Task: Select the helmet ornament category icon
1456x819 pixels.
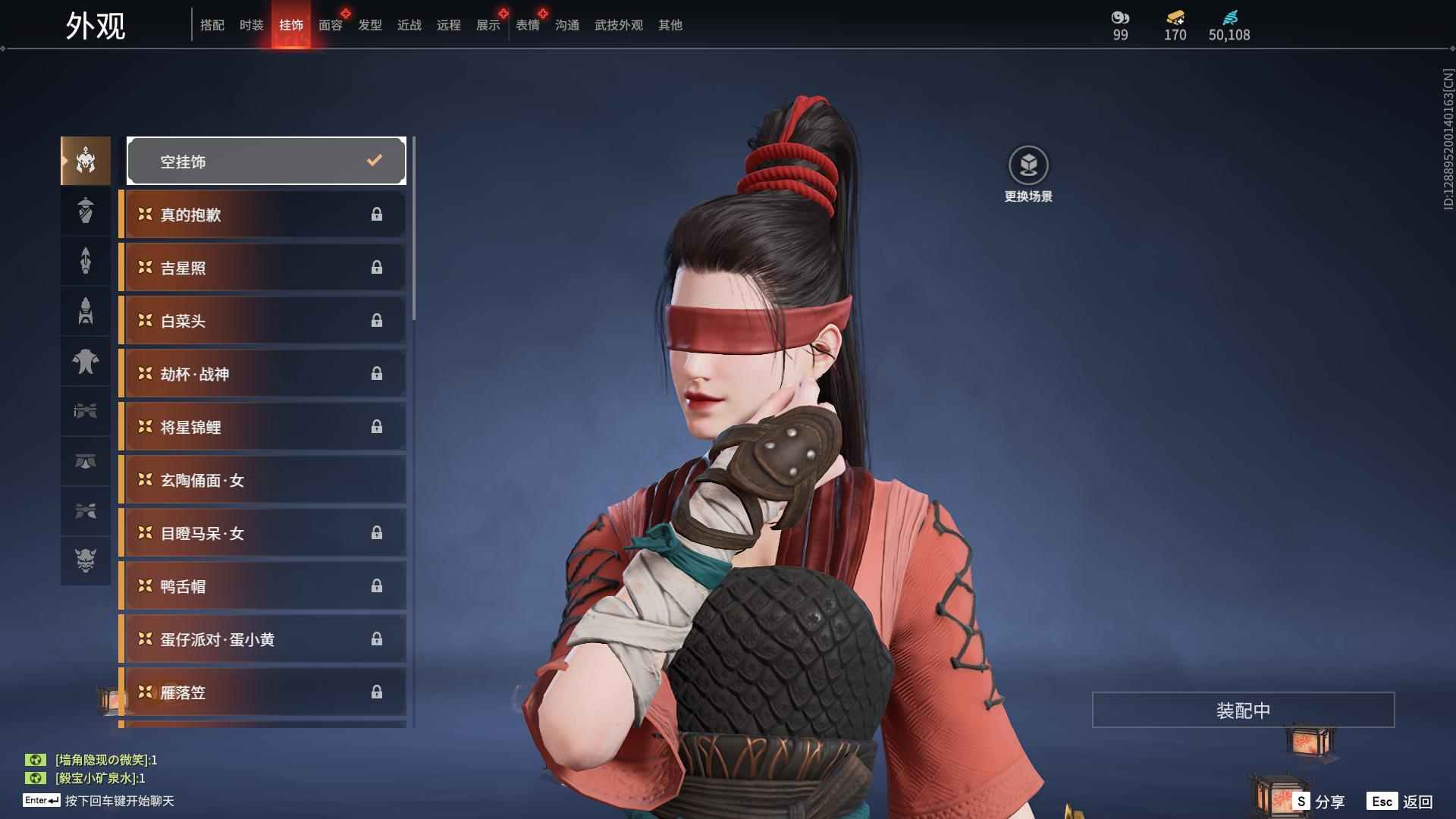Action: [85, 160]
